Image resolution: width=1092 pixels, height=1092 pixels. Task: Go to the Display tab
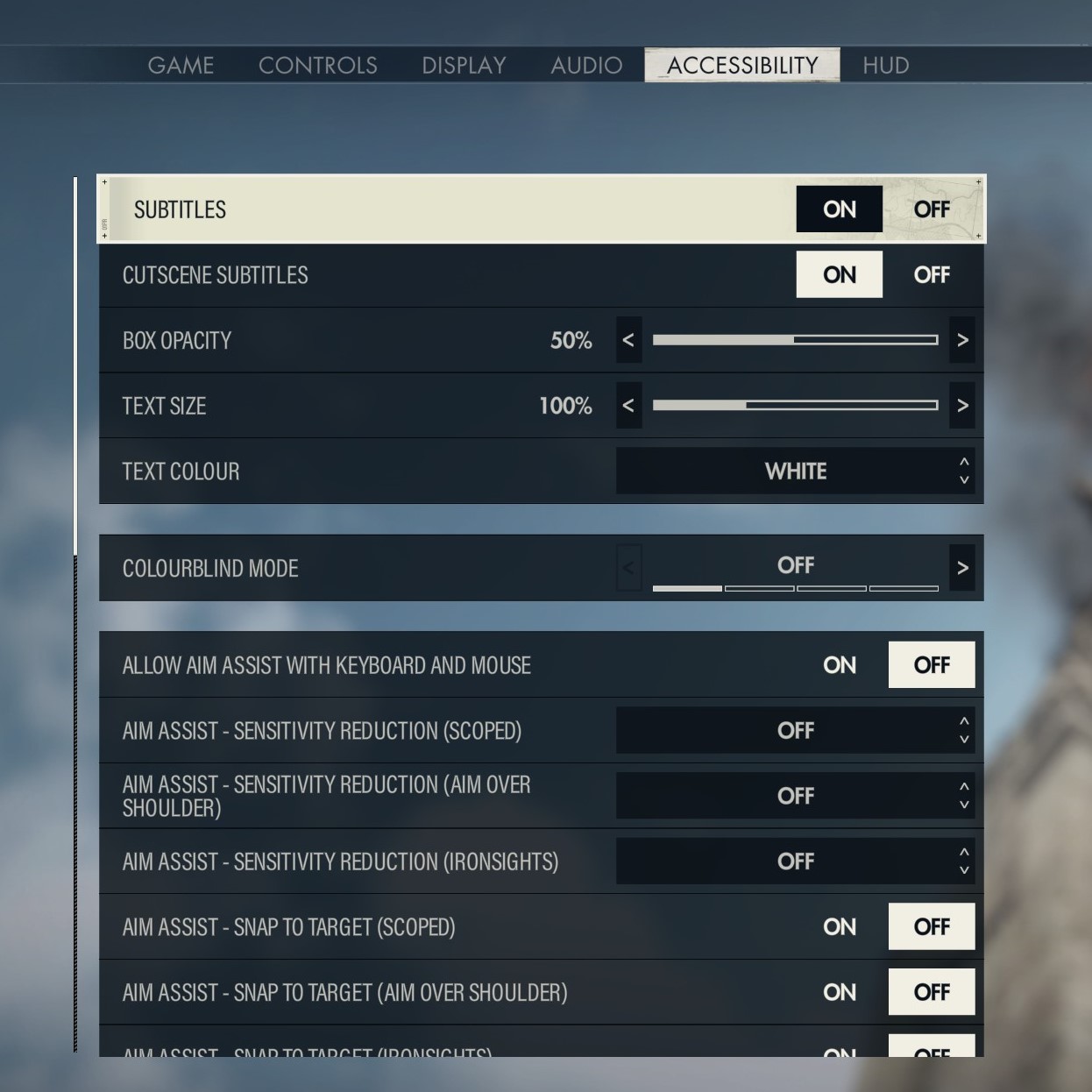coord(464,66)
